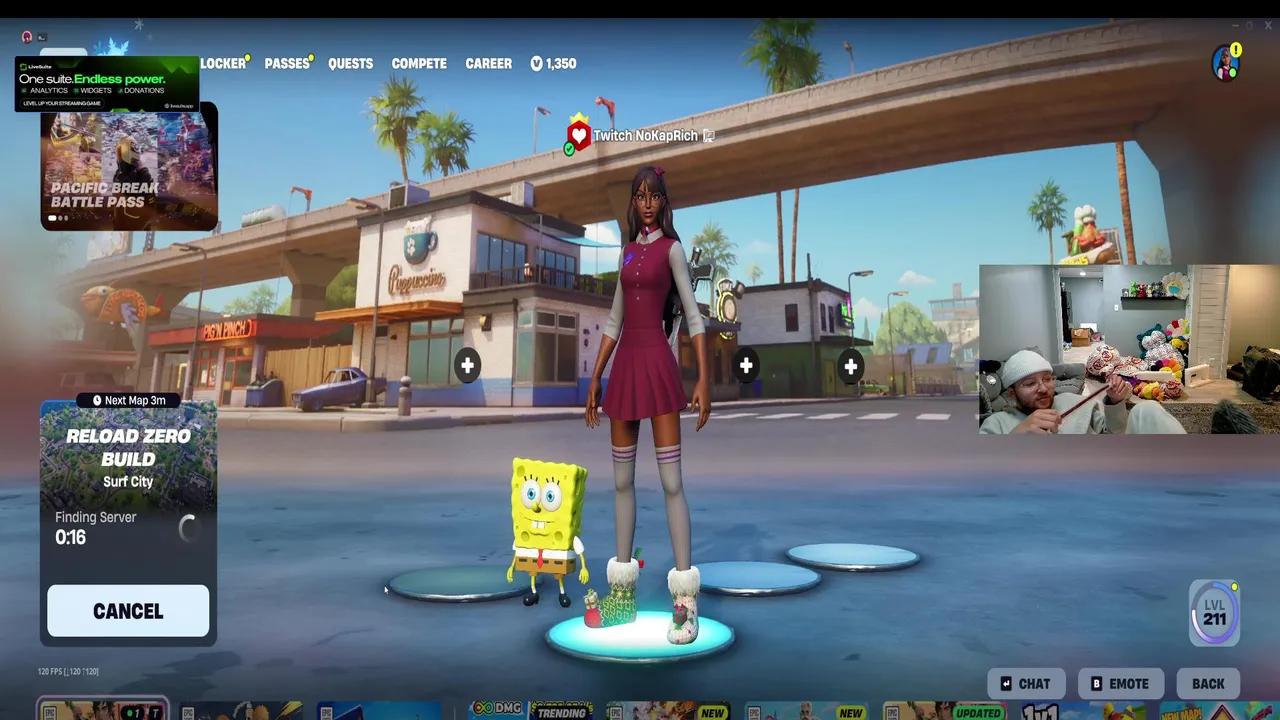Screen dimensions: 1280x720
Task: Click the plus icon on the rightmost empty pad
Action: 850,366
